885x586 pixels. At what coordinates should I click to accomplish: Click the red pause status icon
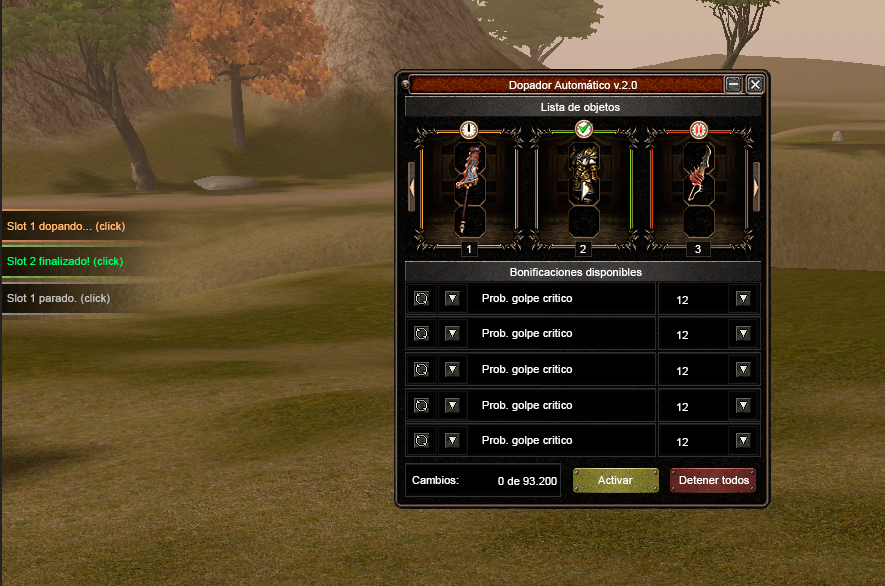698,129
